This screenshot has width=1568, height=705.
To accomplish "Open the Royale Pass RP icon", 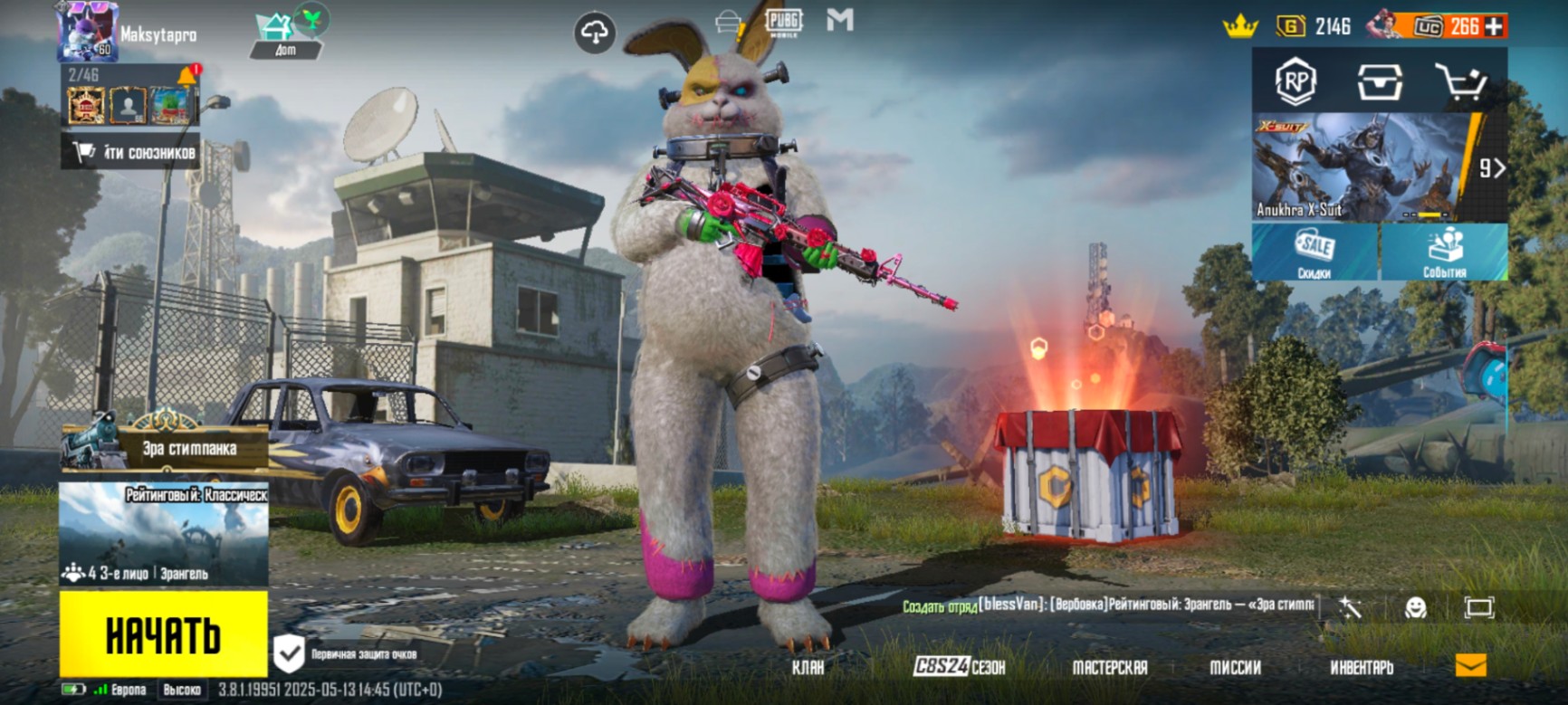I will pyautogui.click(x=1296, y=81).
